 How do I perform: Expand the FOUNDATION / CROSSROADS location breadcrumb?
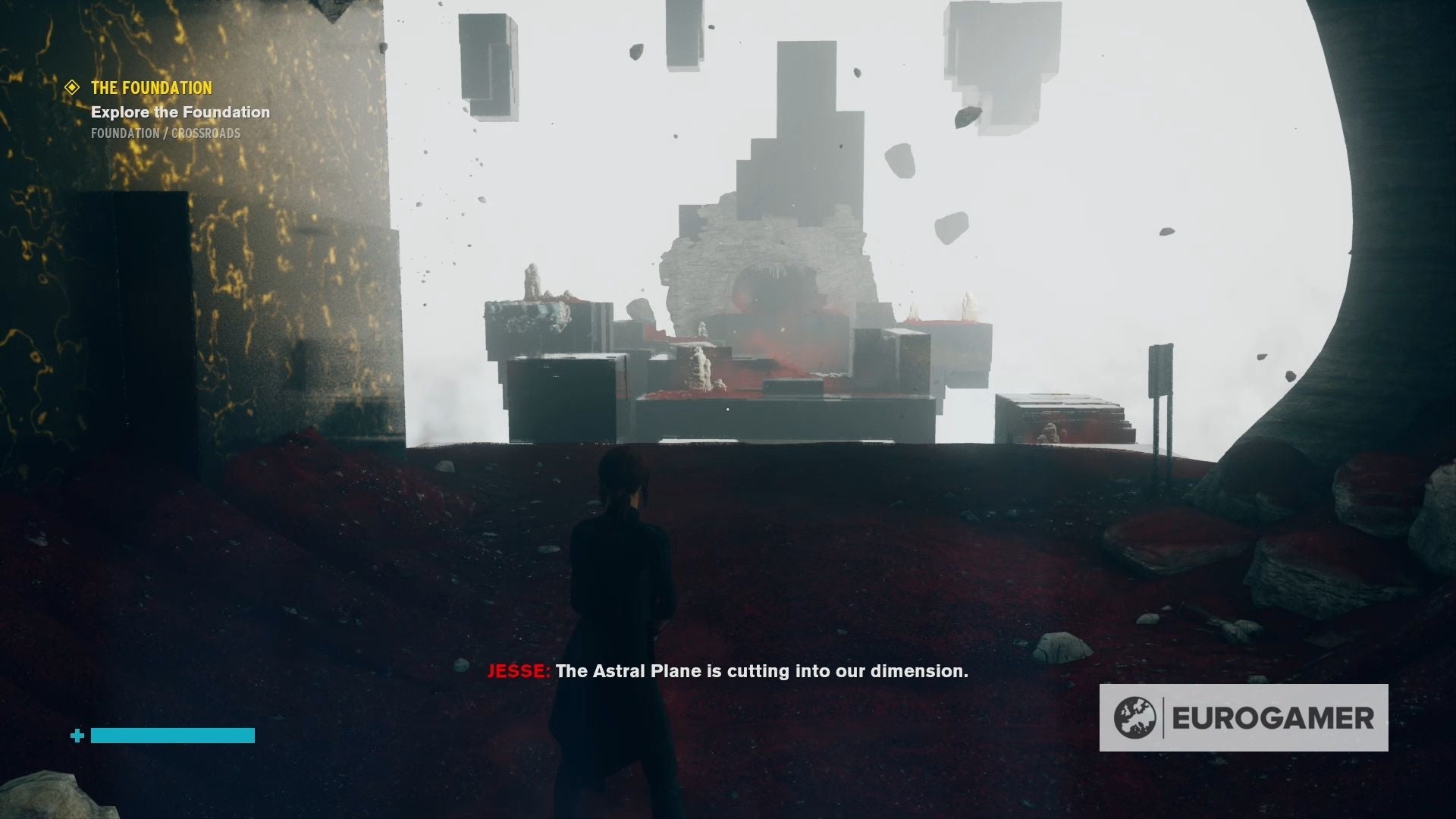pos(165,133)
